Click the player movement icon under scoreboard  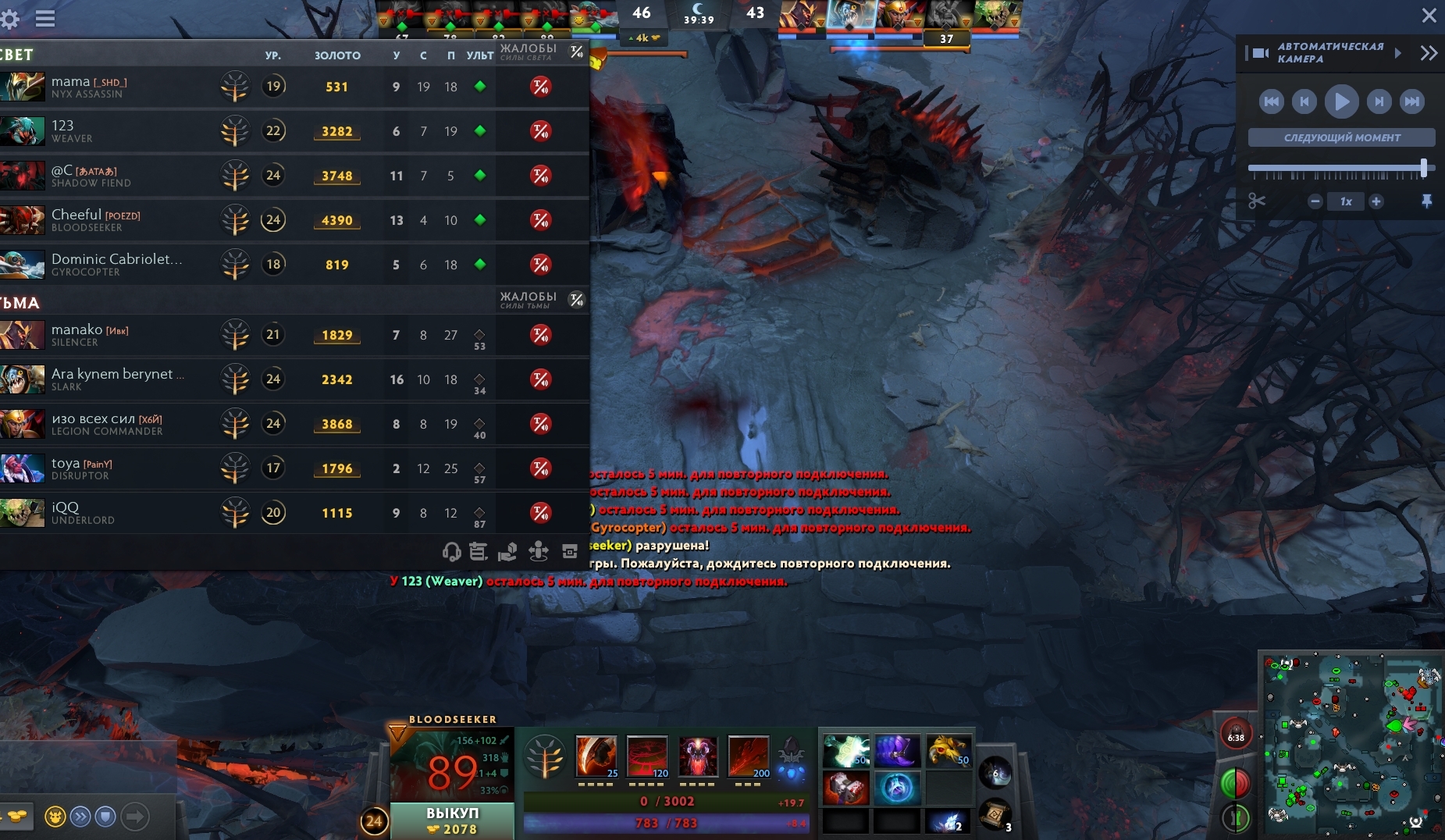539,553
